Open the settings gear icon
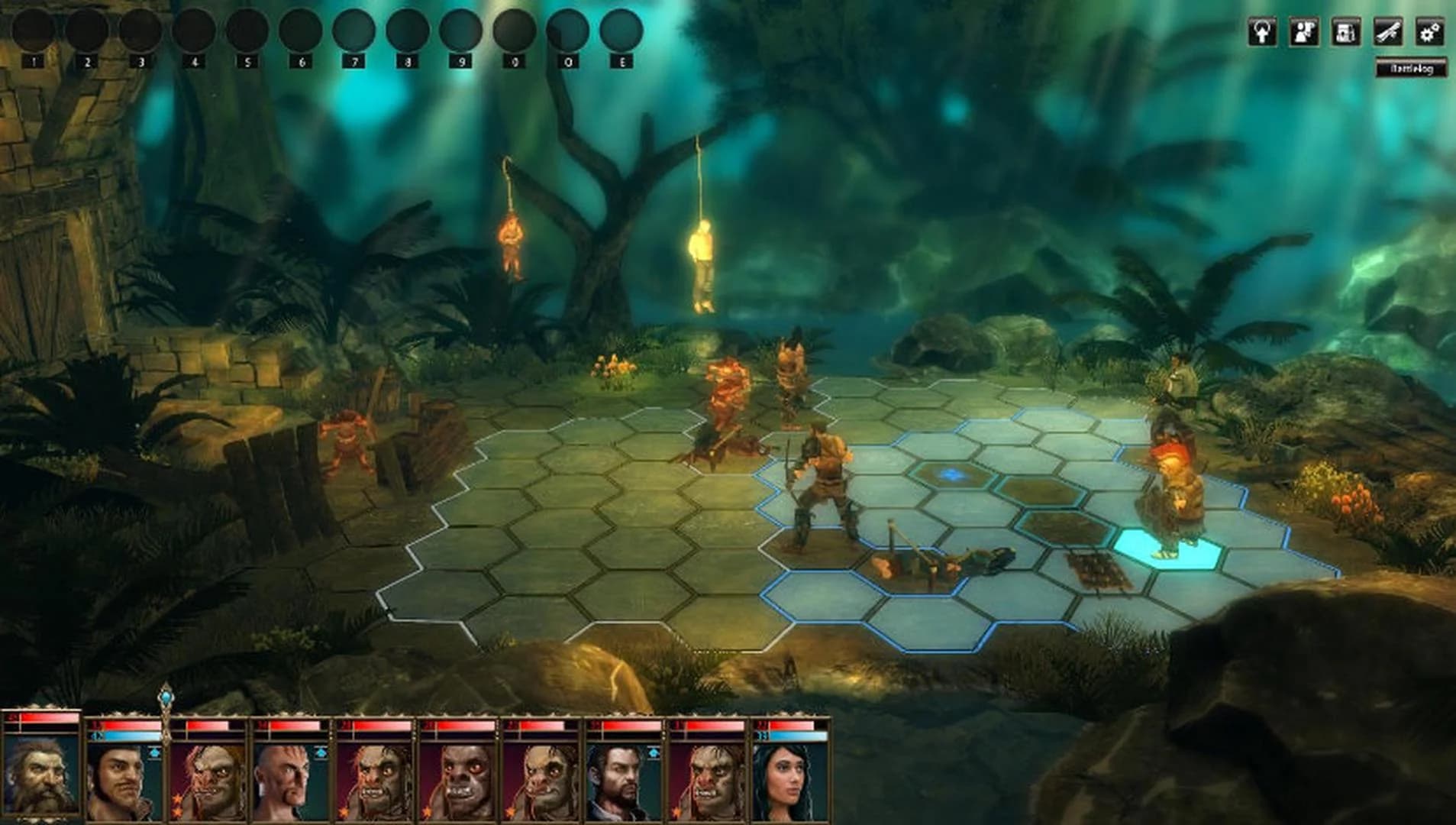 click(1430, 32)
